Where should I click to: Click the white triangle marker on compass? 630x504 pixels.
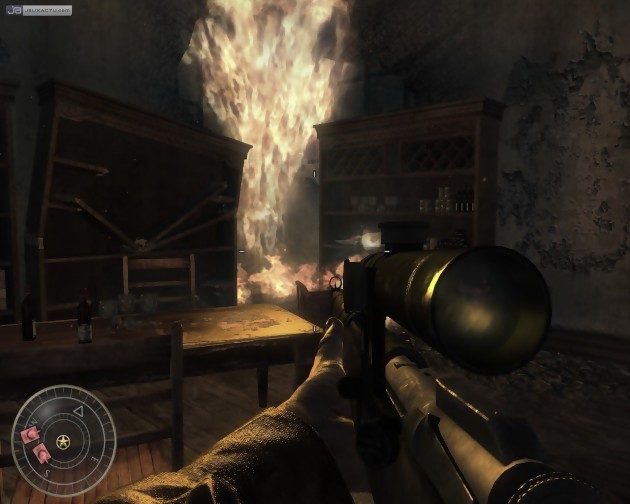(x=78, y=411)
